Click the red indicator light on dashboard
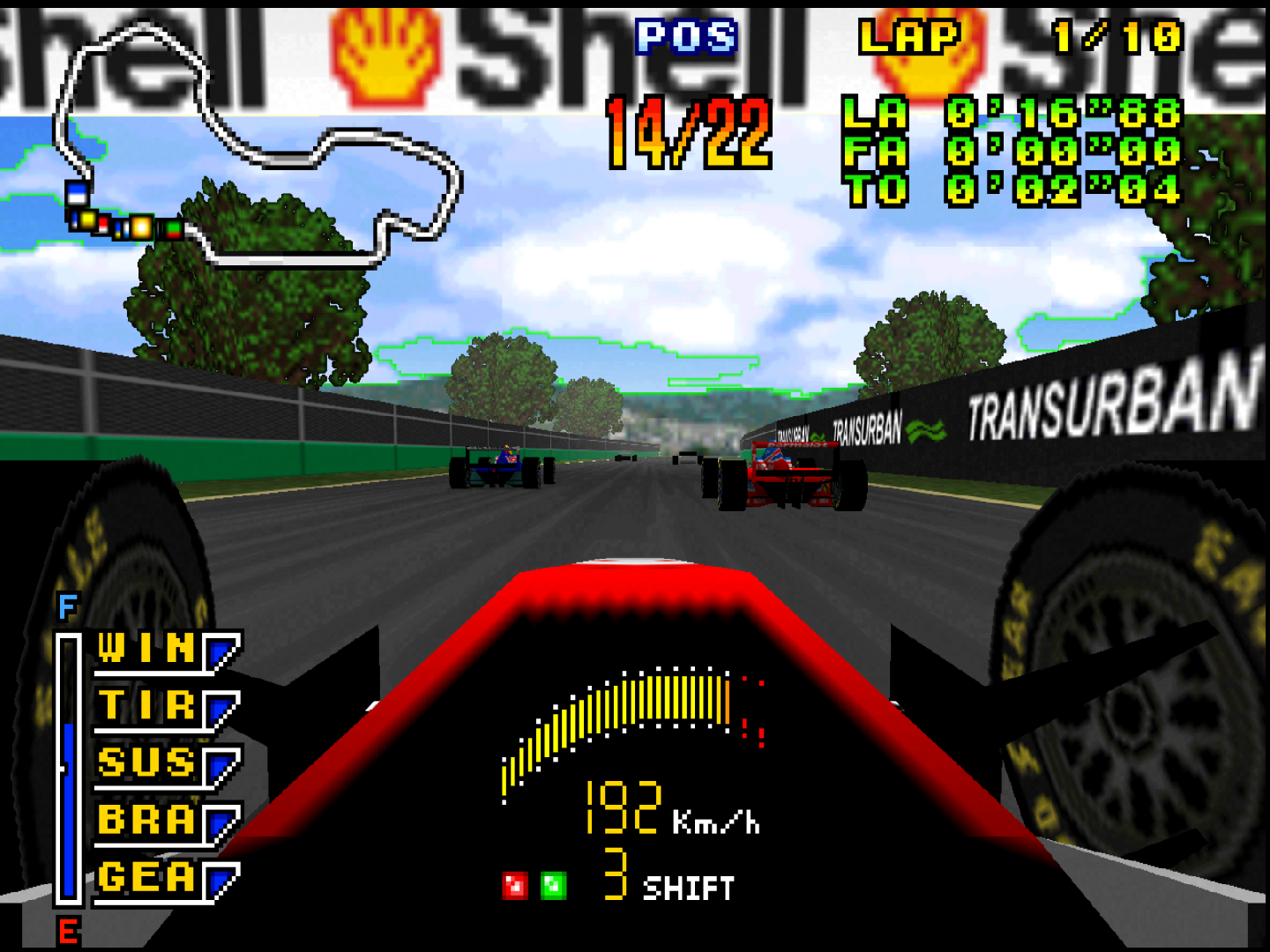1270x952 pixels. (515, 885)
